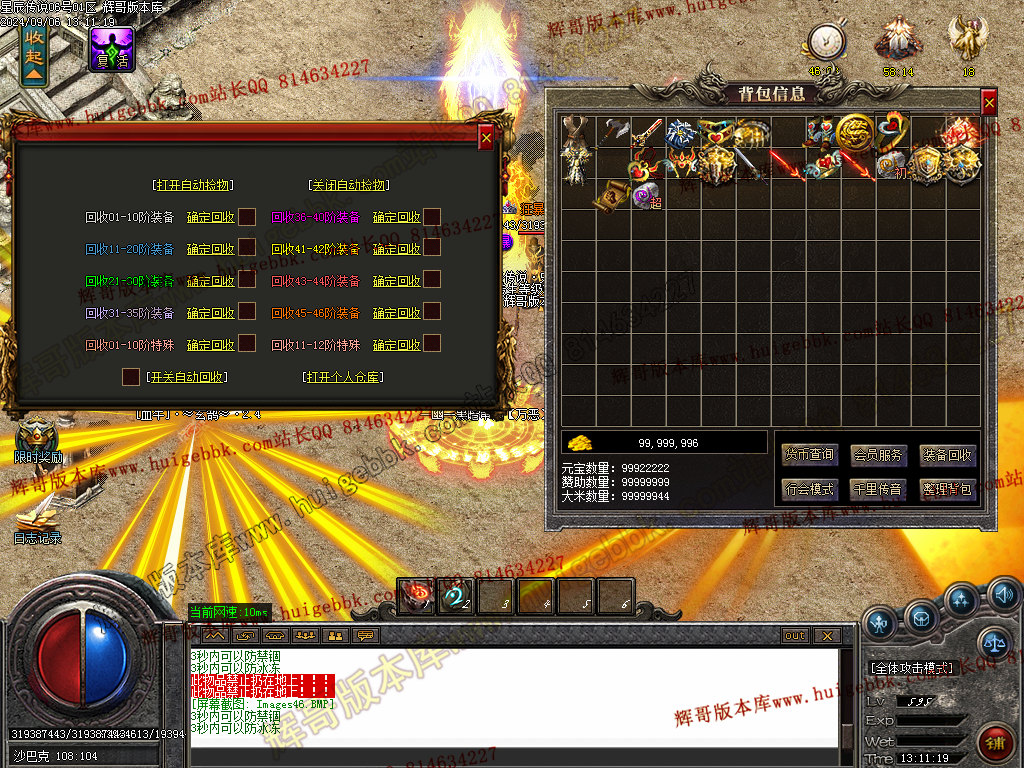Select the gold dragon coin item

[855, 131]
